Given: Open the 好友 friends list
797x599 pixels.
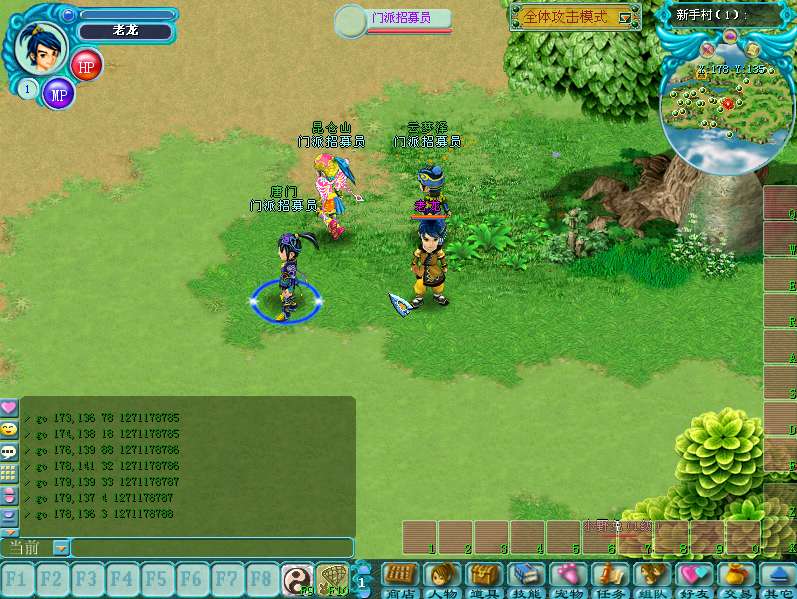Looking at the screenshot, I should 693,578.
